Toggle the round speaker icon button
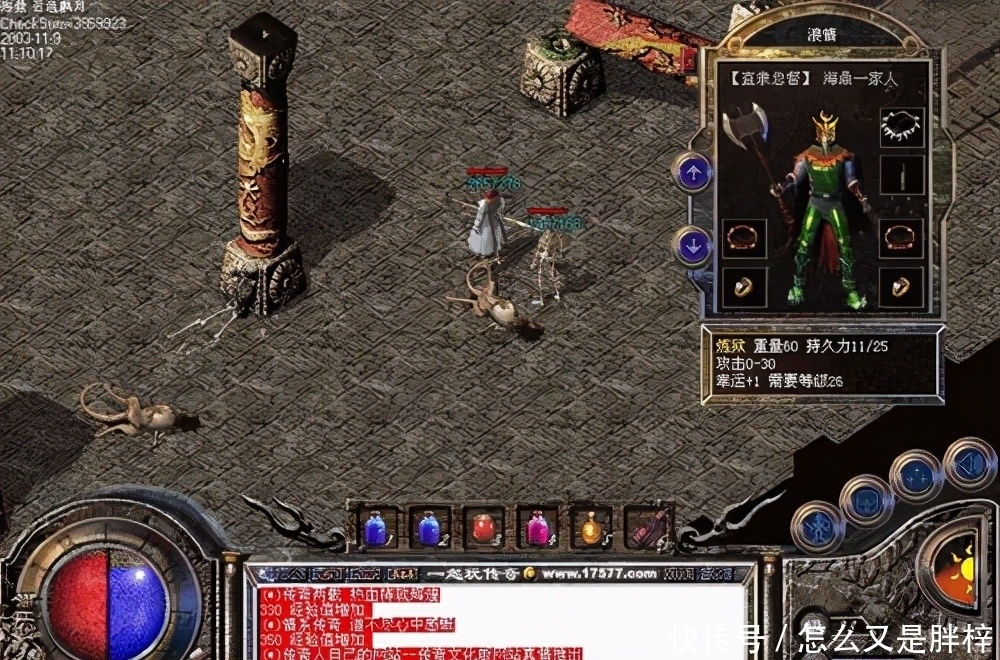This screenshot has height=660, width=1000. click(x=968, y=463)
